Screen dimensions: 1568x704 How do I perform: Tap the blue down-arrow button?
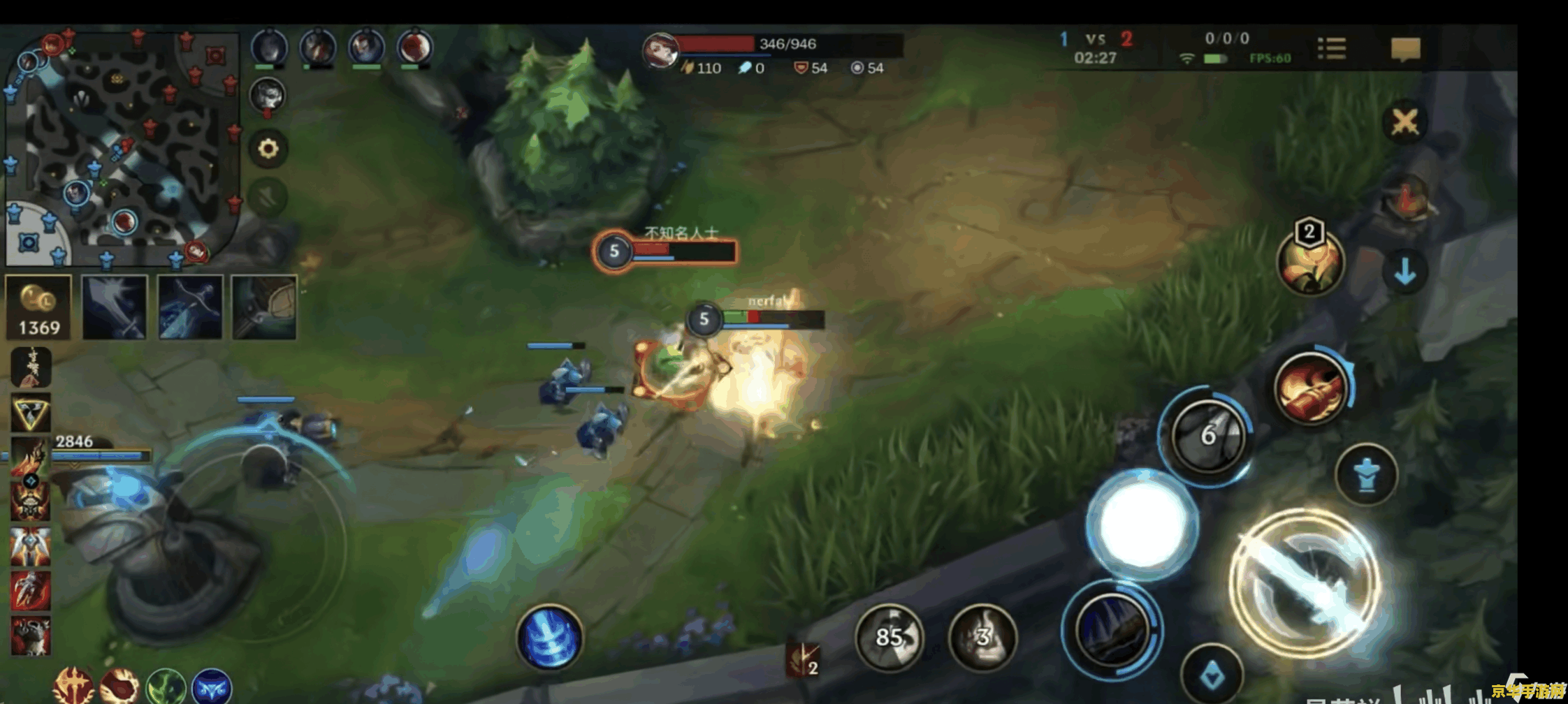click(1405, 272)
